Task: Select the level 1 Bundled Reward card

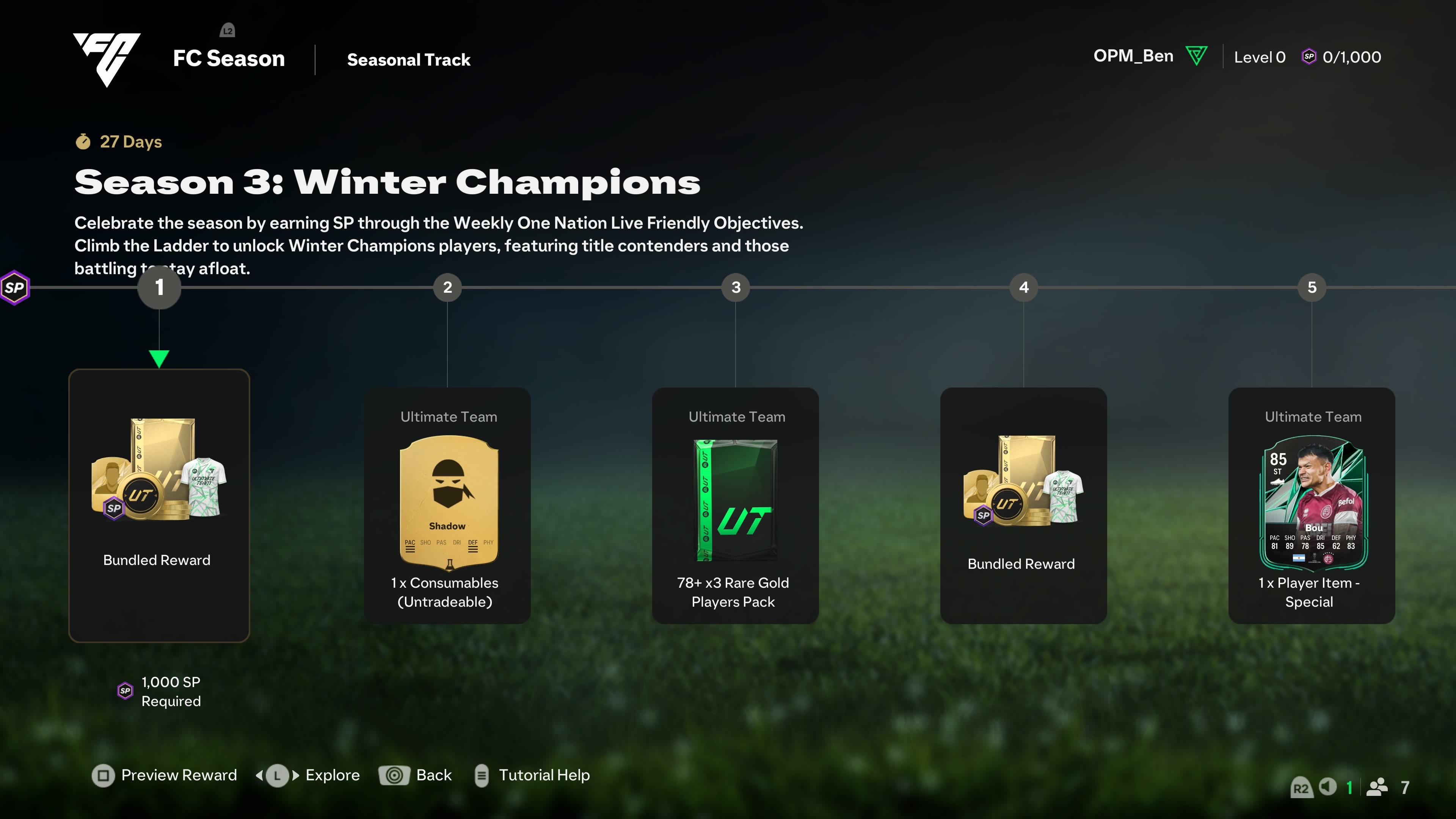Action: tap(159, 505)
